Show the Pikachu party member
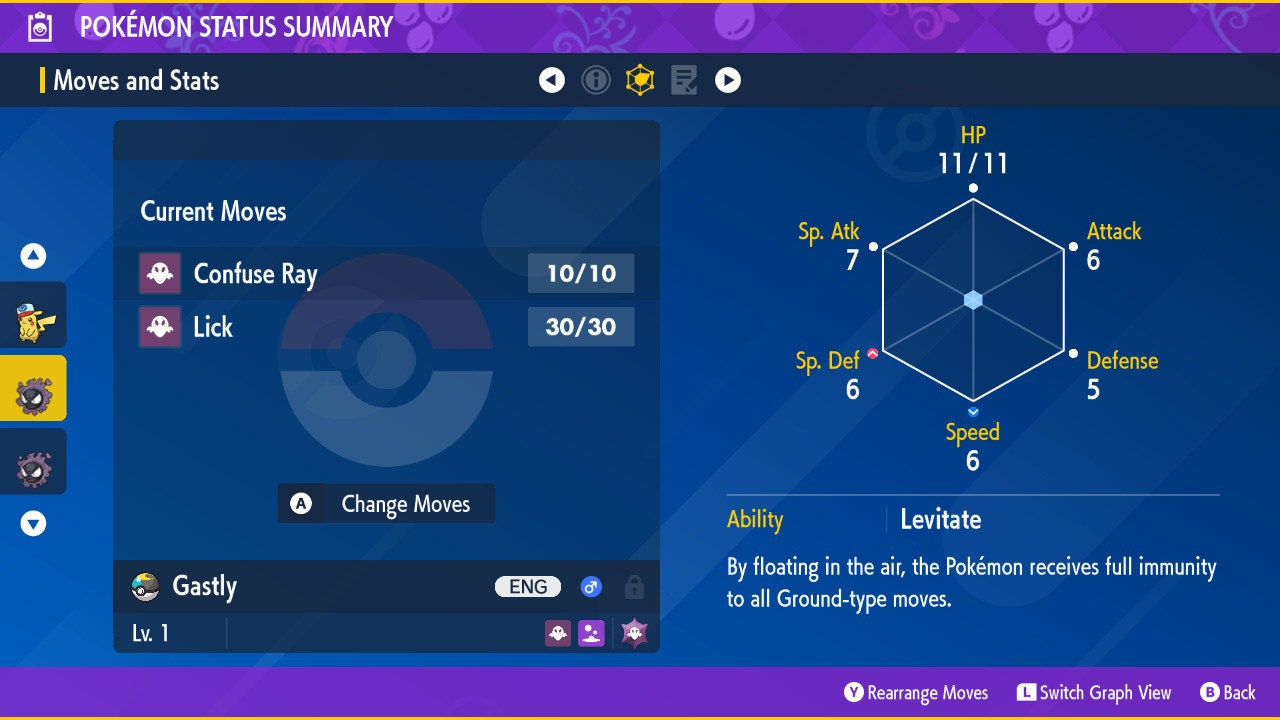Image resolution: width=1280 pixels, height=720 pixels. (x=34, y=315)
